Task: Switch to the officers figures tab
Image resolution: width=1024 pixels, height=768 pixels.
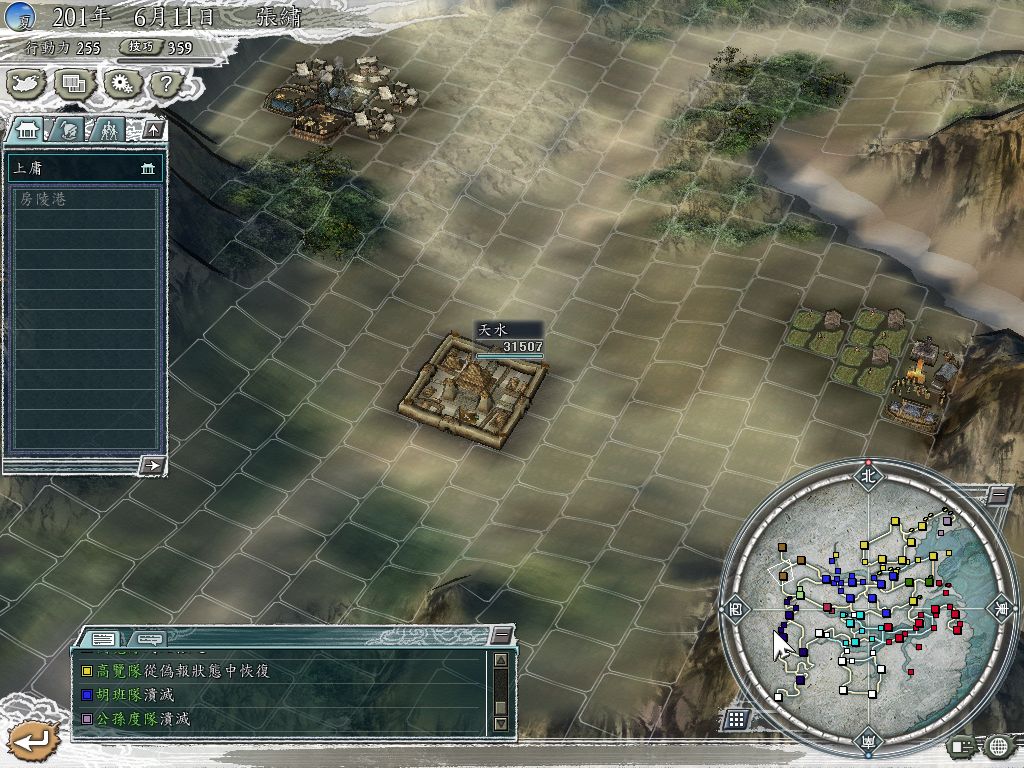Action: click(x=107, y=130)
